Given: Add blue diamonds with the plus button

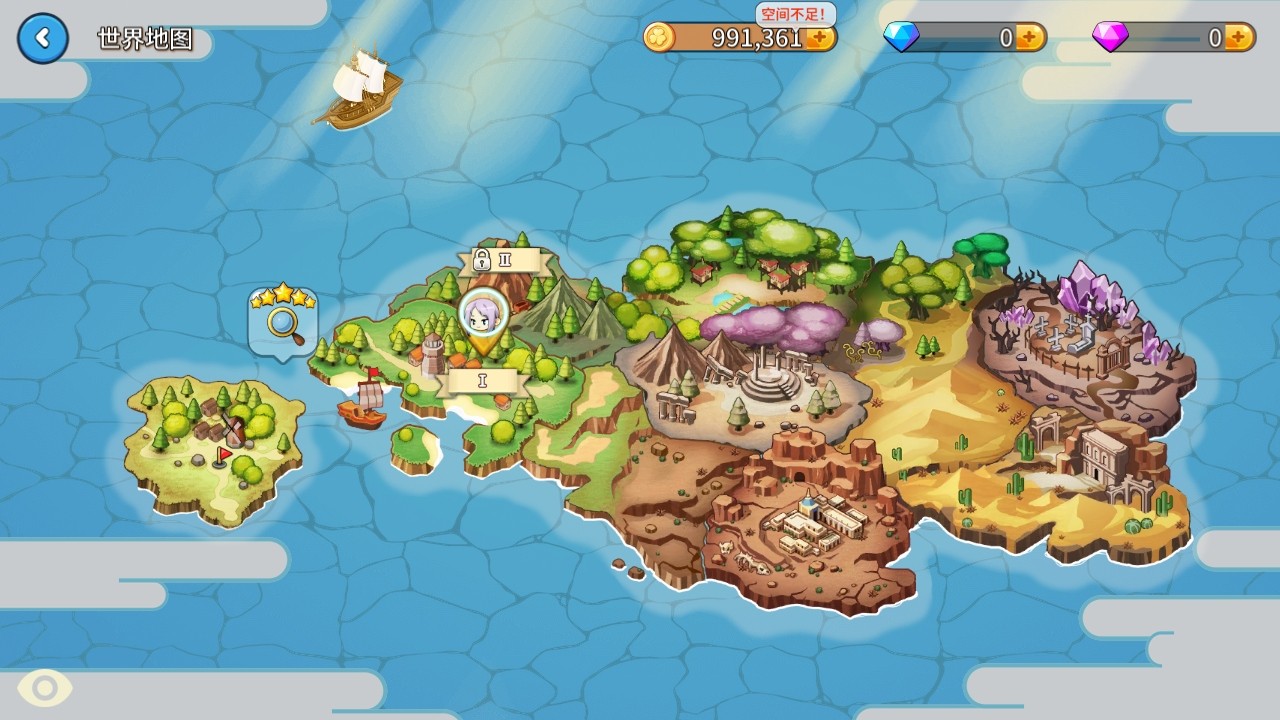Looking at the screenshot, I should (x=1030, y=38).
